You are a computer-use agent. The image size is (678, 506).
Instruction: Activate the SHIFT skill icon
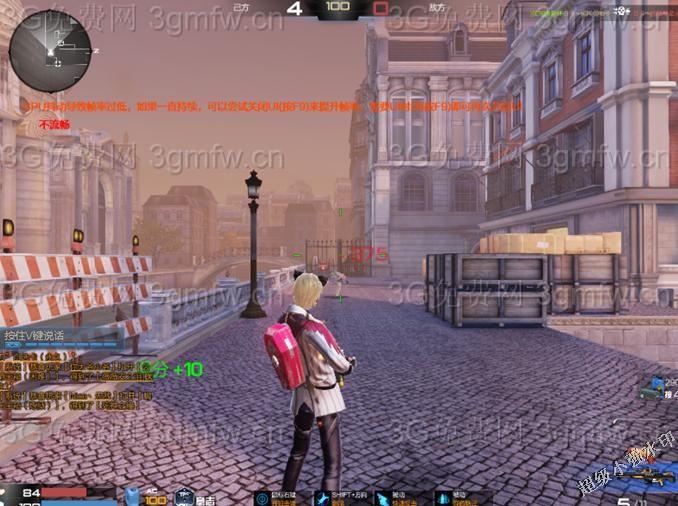coord(323,497)
